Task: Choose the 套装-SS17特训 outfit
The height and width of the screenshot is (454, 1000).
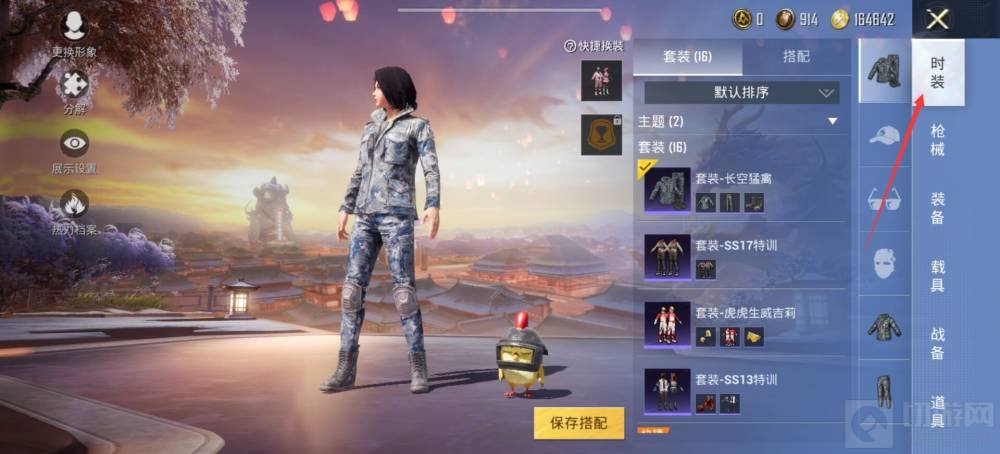Action: tap(741, 256)
